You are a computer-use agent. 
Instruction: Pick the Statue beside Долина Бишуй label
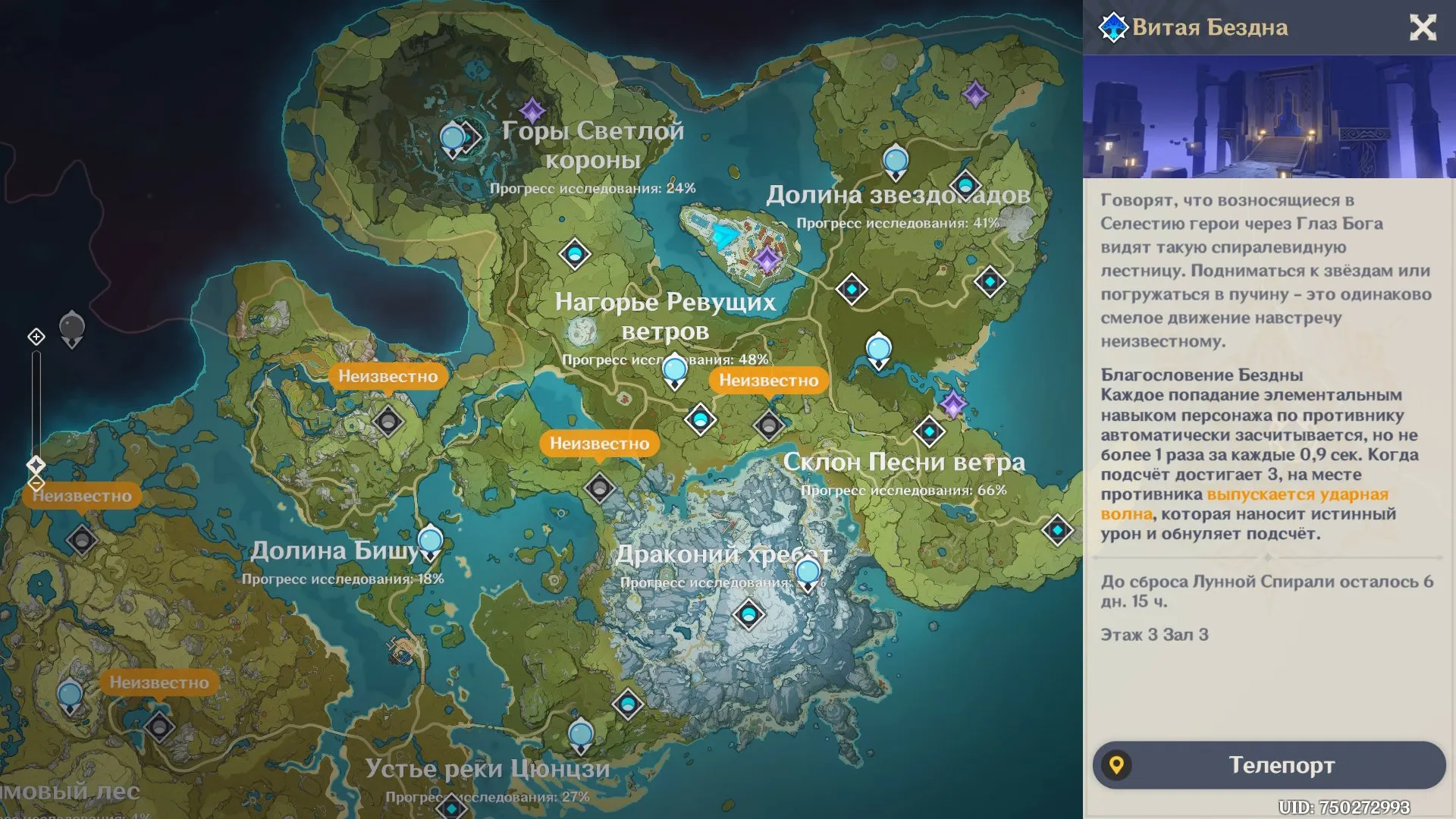pos(430,541)
